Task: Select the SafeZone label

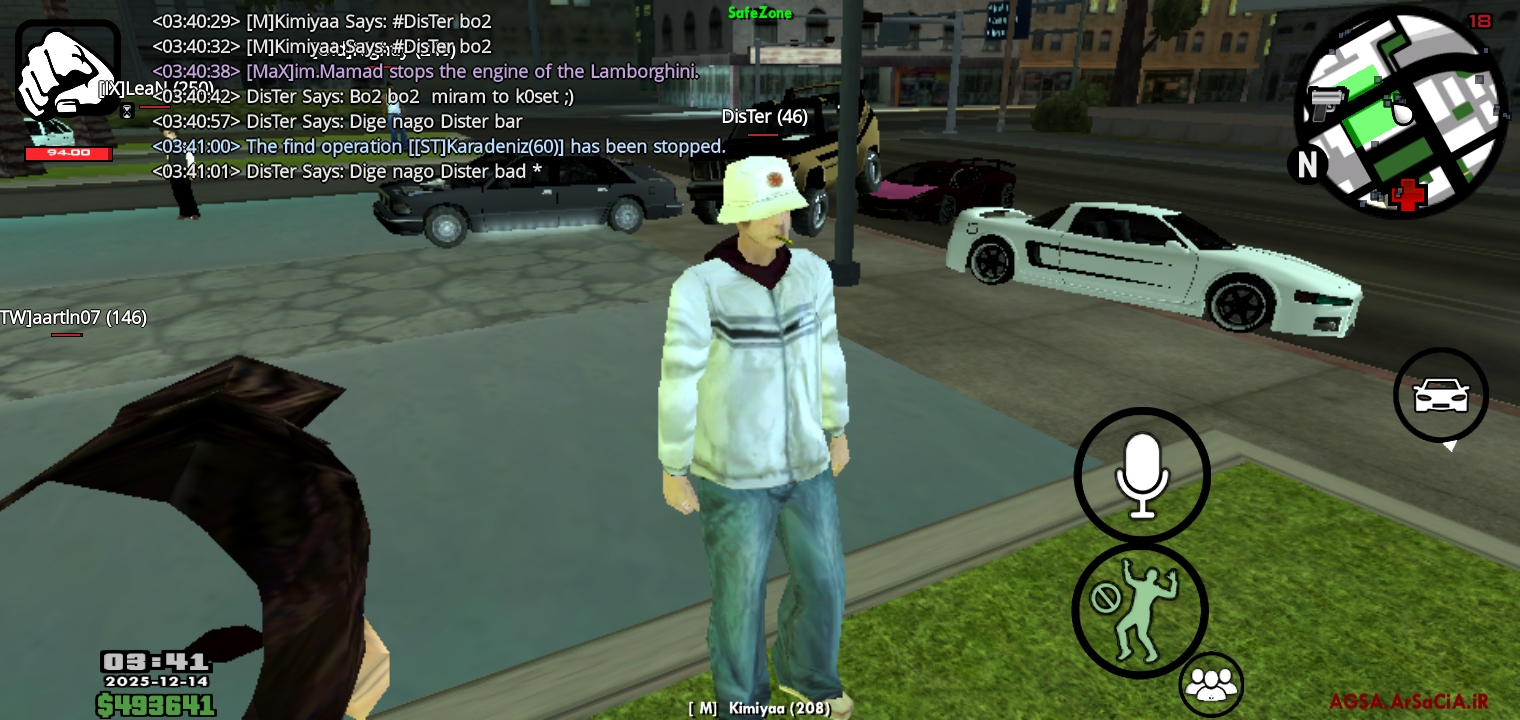Action: tap(760, 14)
